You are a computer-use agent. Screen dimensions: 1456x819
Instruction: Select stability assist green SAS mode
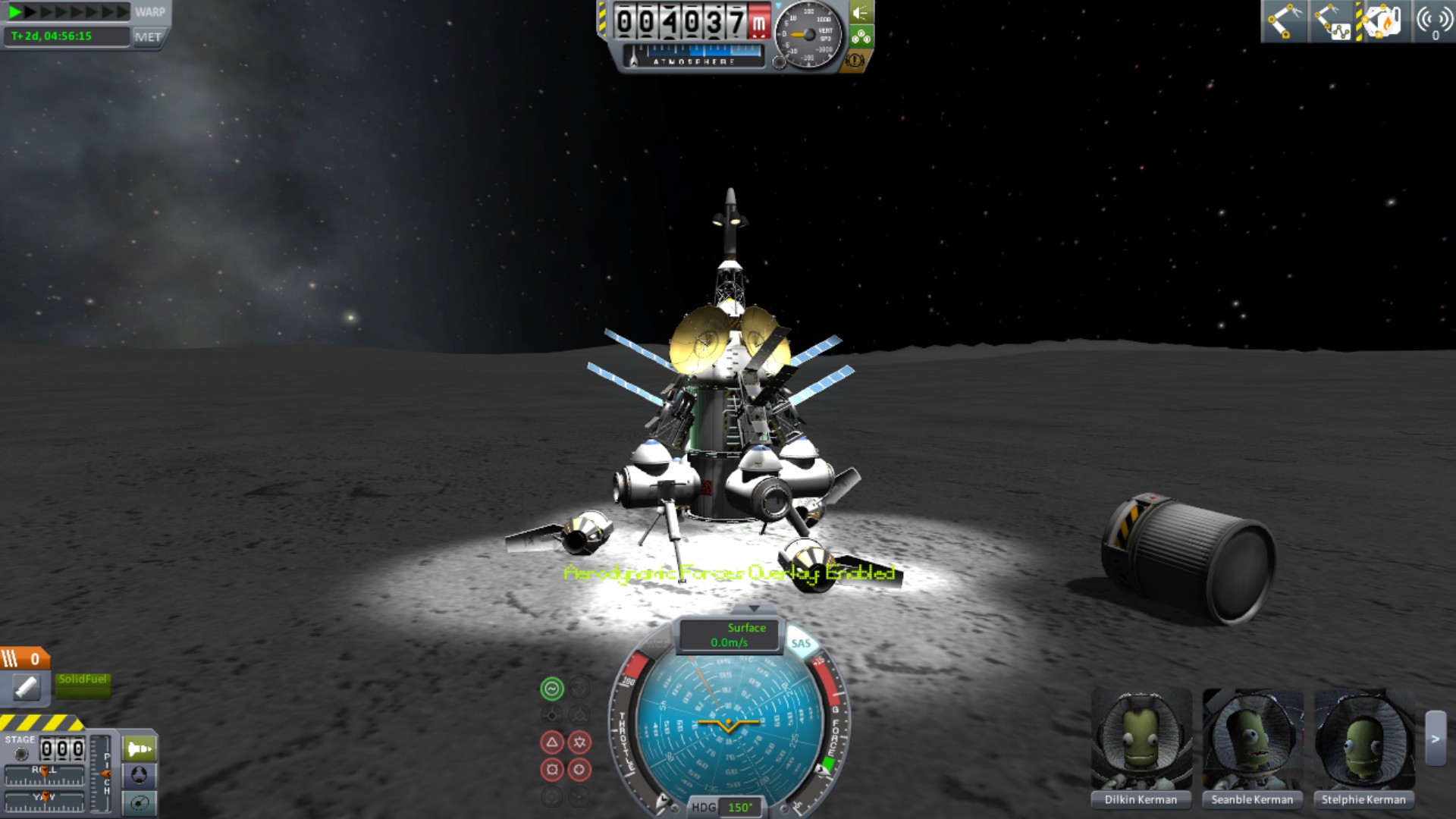coord(552,689)
